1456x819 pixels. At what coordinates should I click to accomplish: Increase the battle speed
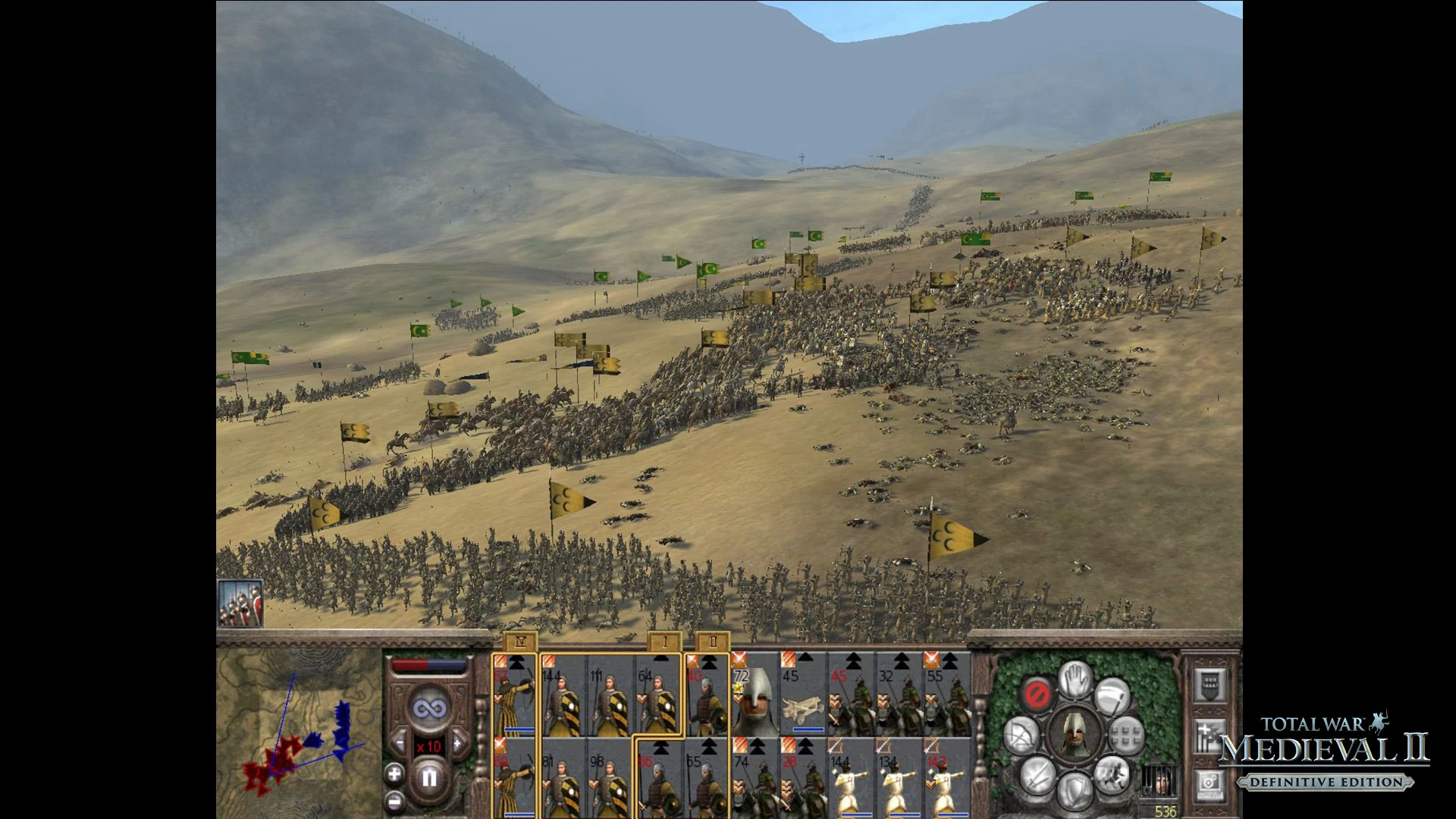pos(458,743)
